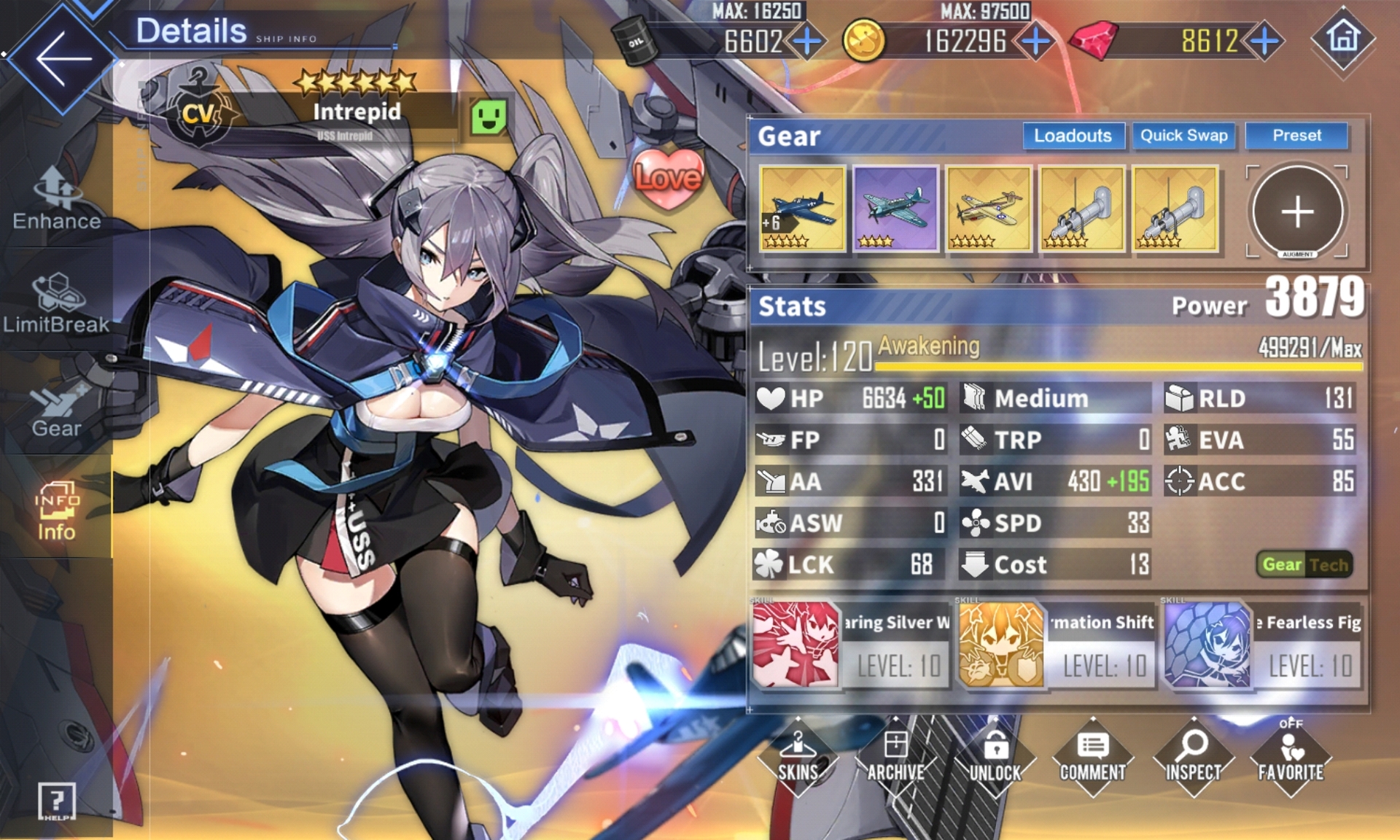Open the Gear side tab
The image size is (1400, 840).
click(x=57, y=410)
